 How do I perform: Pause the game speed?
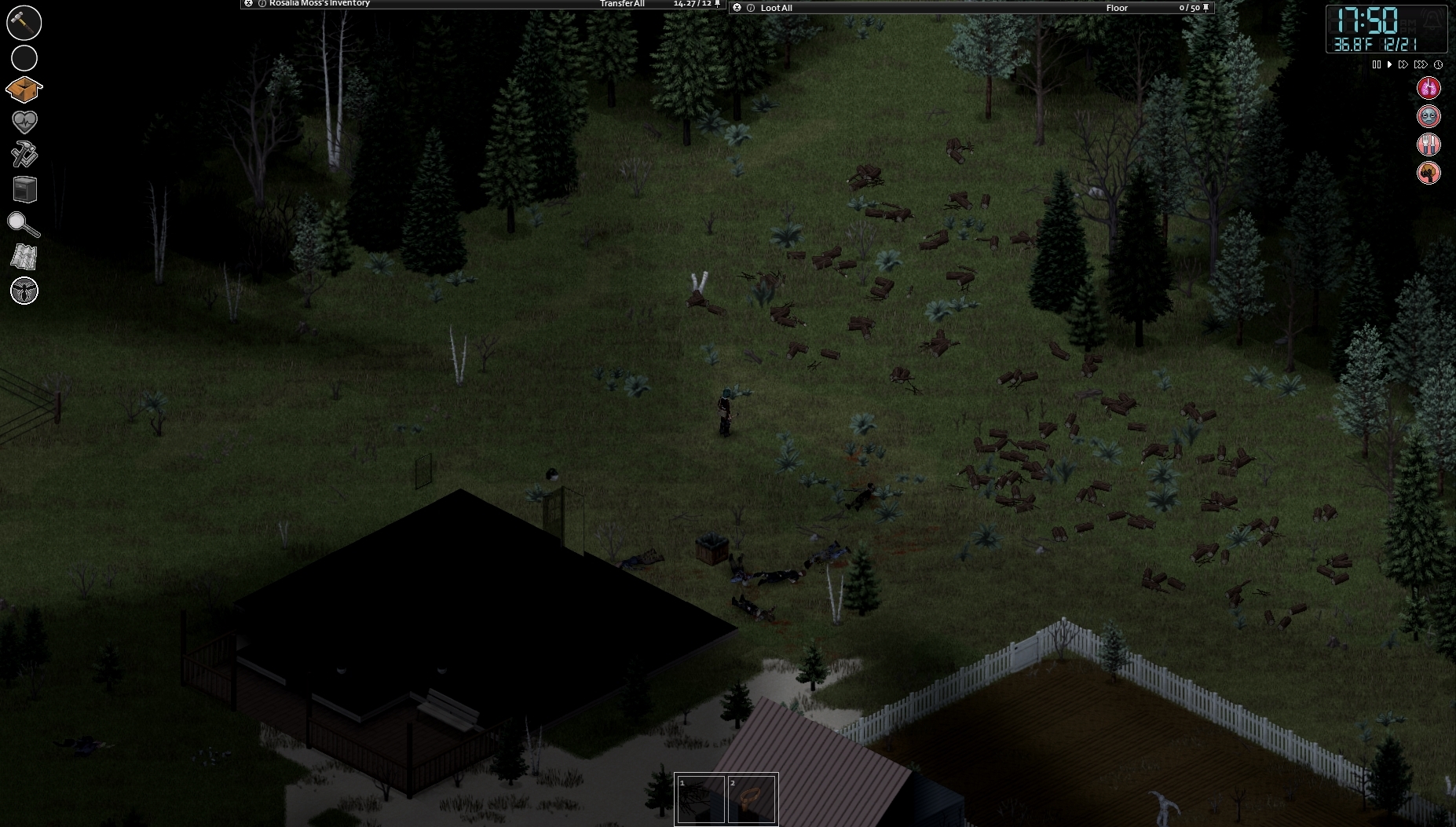pos(1376,64)
